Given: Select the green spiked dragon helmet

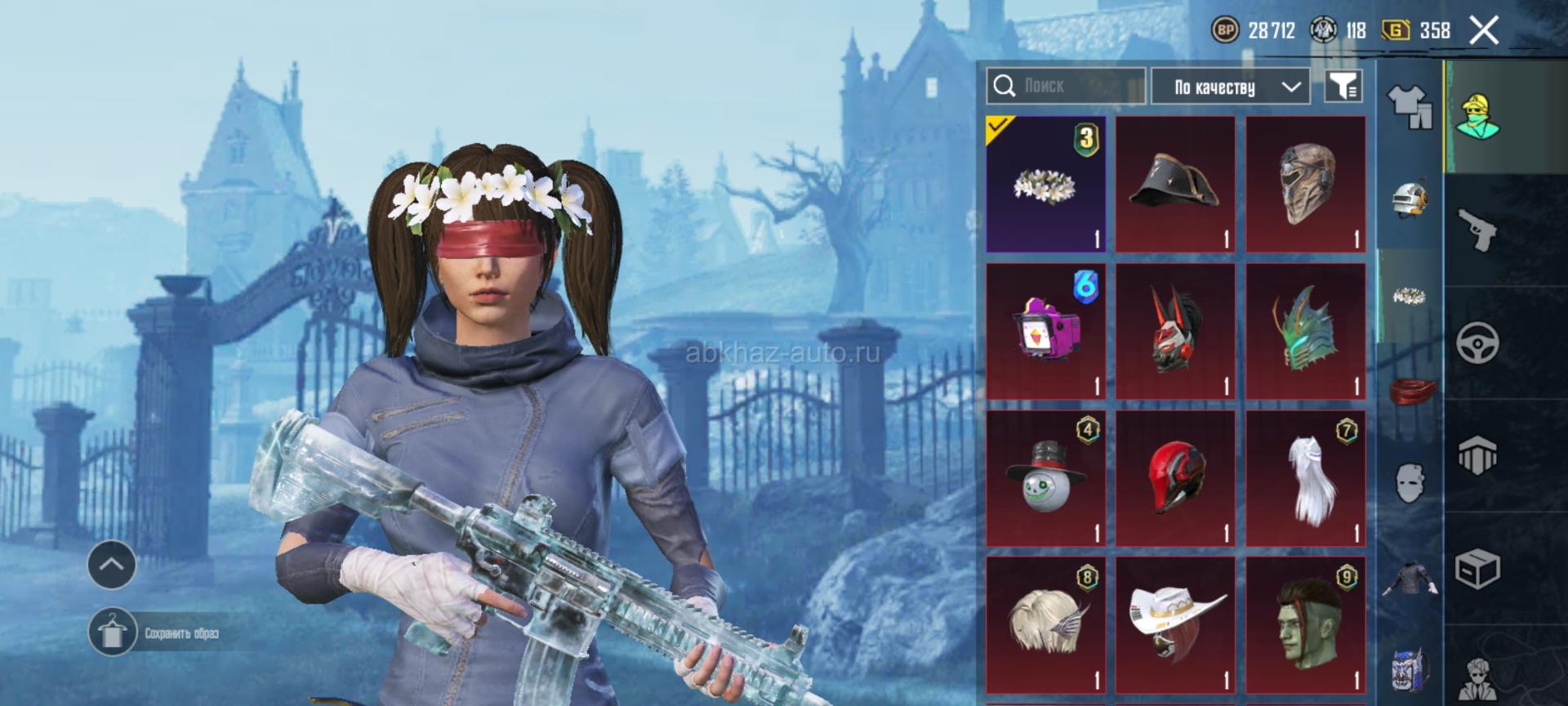Looking at the screenshot, I should pos(1305,331).
